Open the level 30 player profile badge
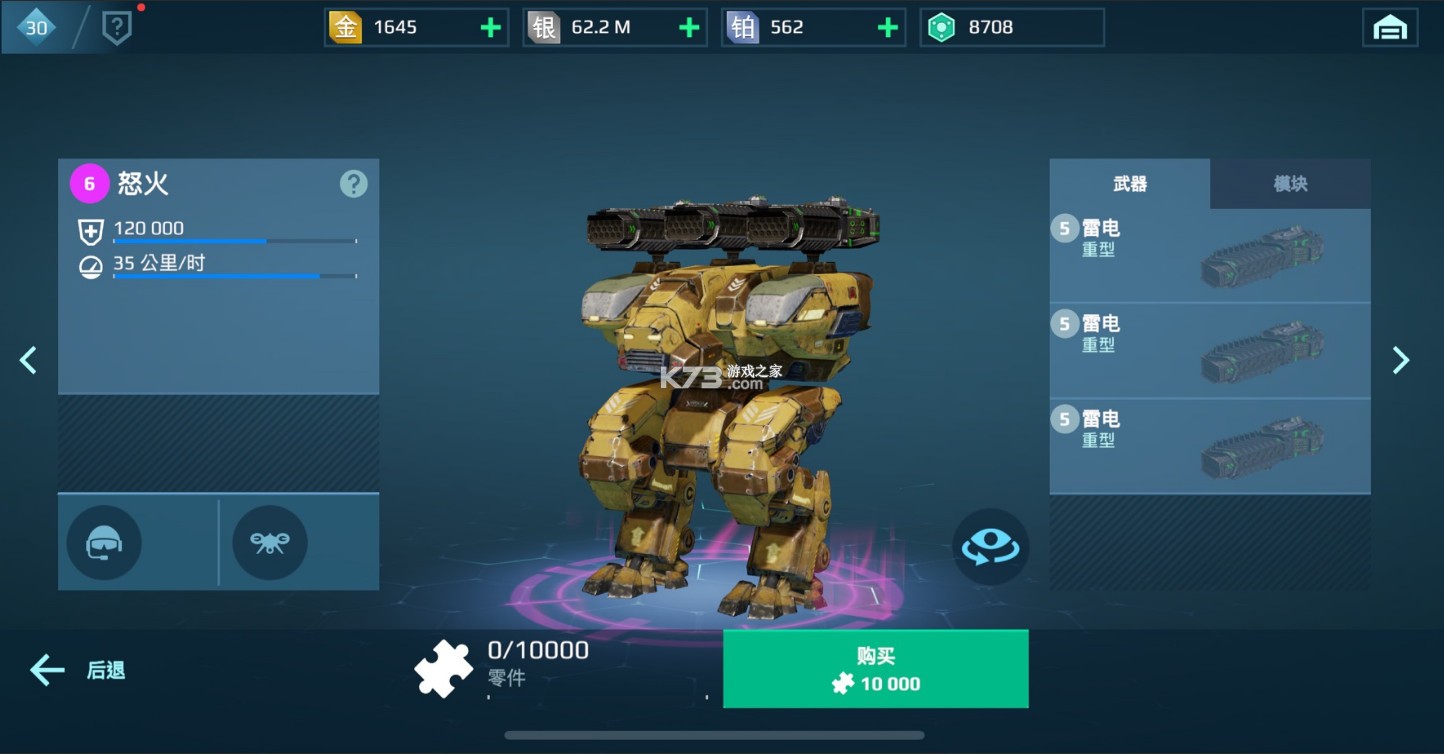Image resolution: width=1444 pixels, height=754 pixels. 36,28
